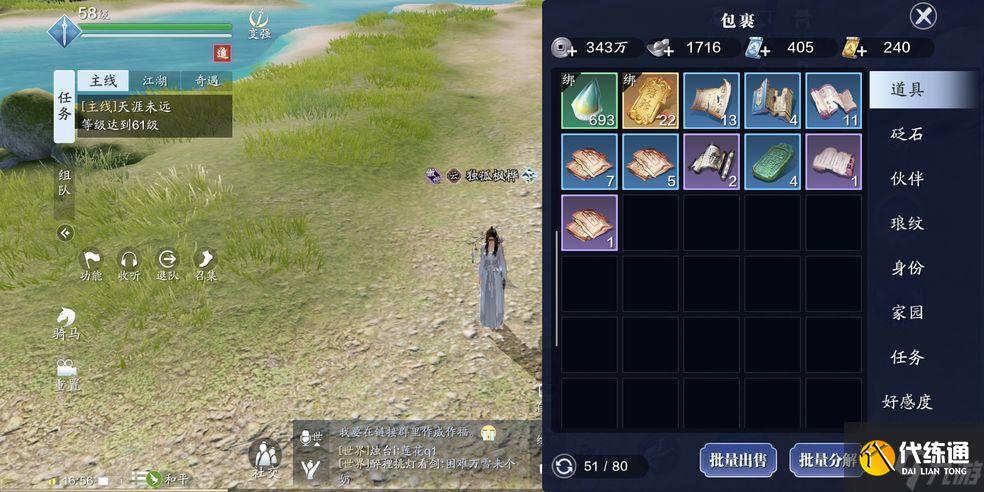Add silver coins with the plus icon
Viewport: 984px width, 492px height.
565,46
